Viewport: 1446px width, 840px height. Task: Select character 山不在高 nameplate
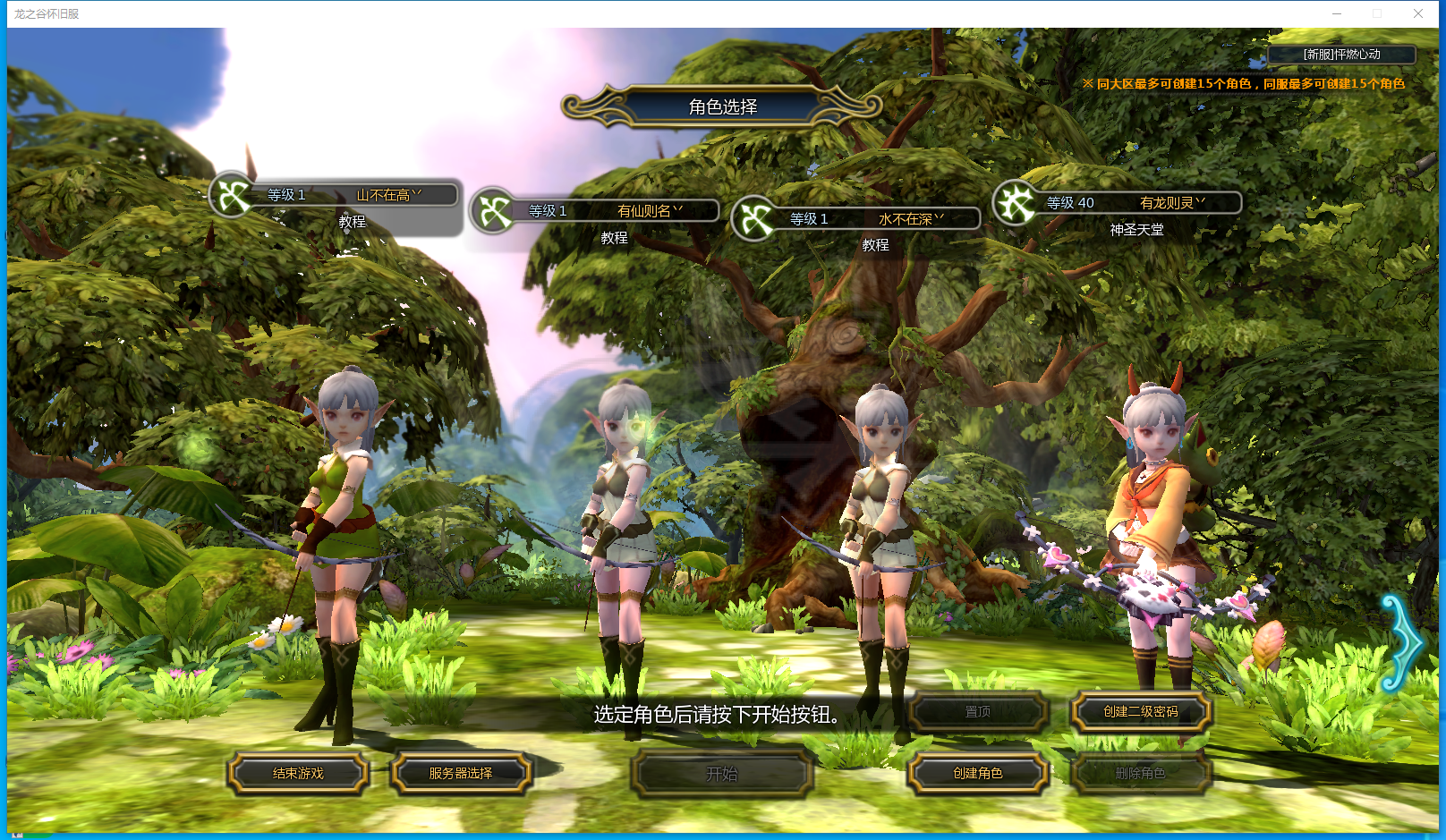coord(358,195)
